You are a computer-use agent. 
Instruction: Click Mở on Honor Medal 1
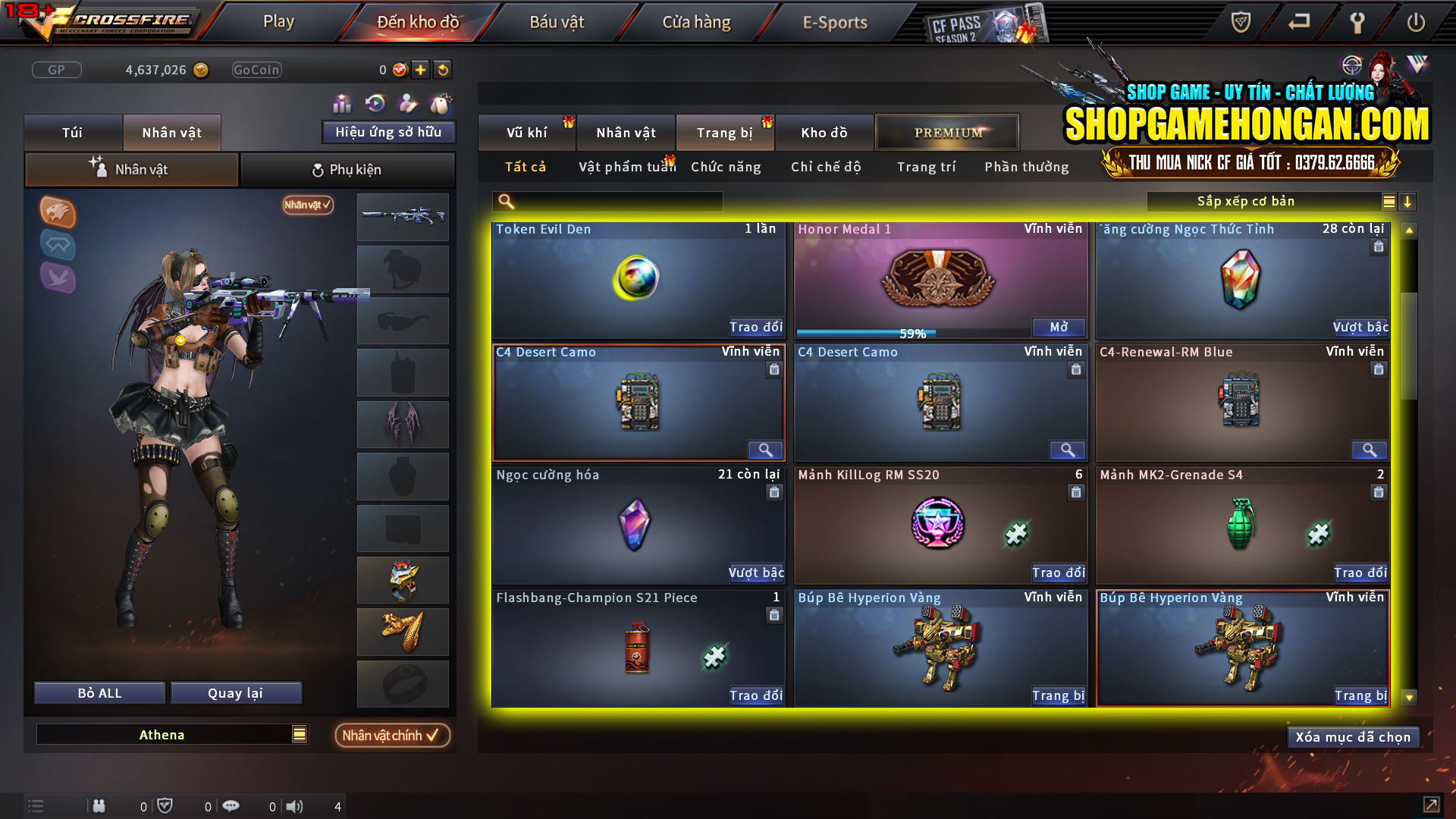[1059, 327]
